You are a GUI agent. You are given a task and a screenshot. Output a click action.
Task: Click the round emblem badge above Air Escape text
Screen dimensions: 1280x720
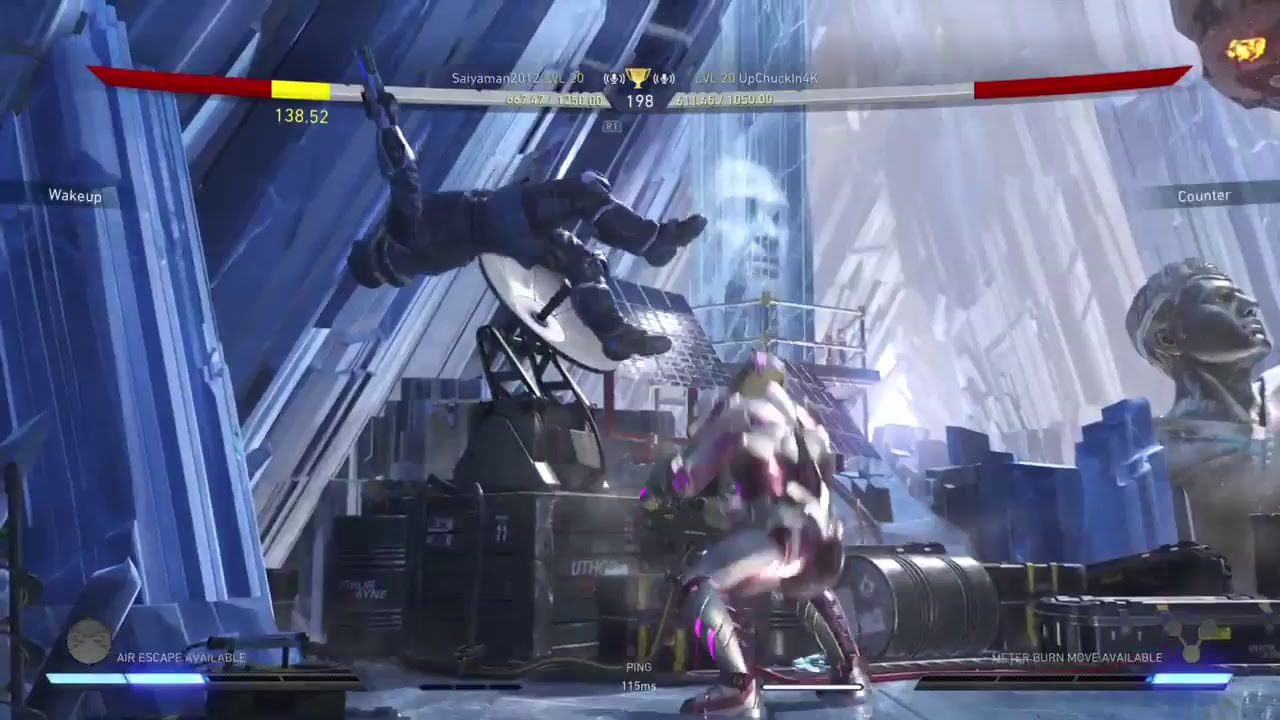tap(88, 645)
